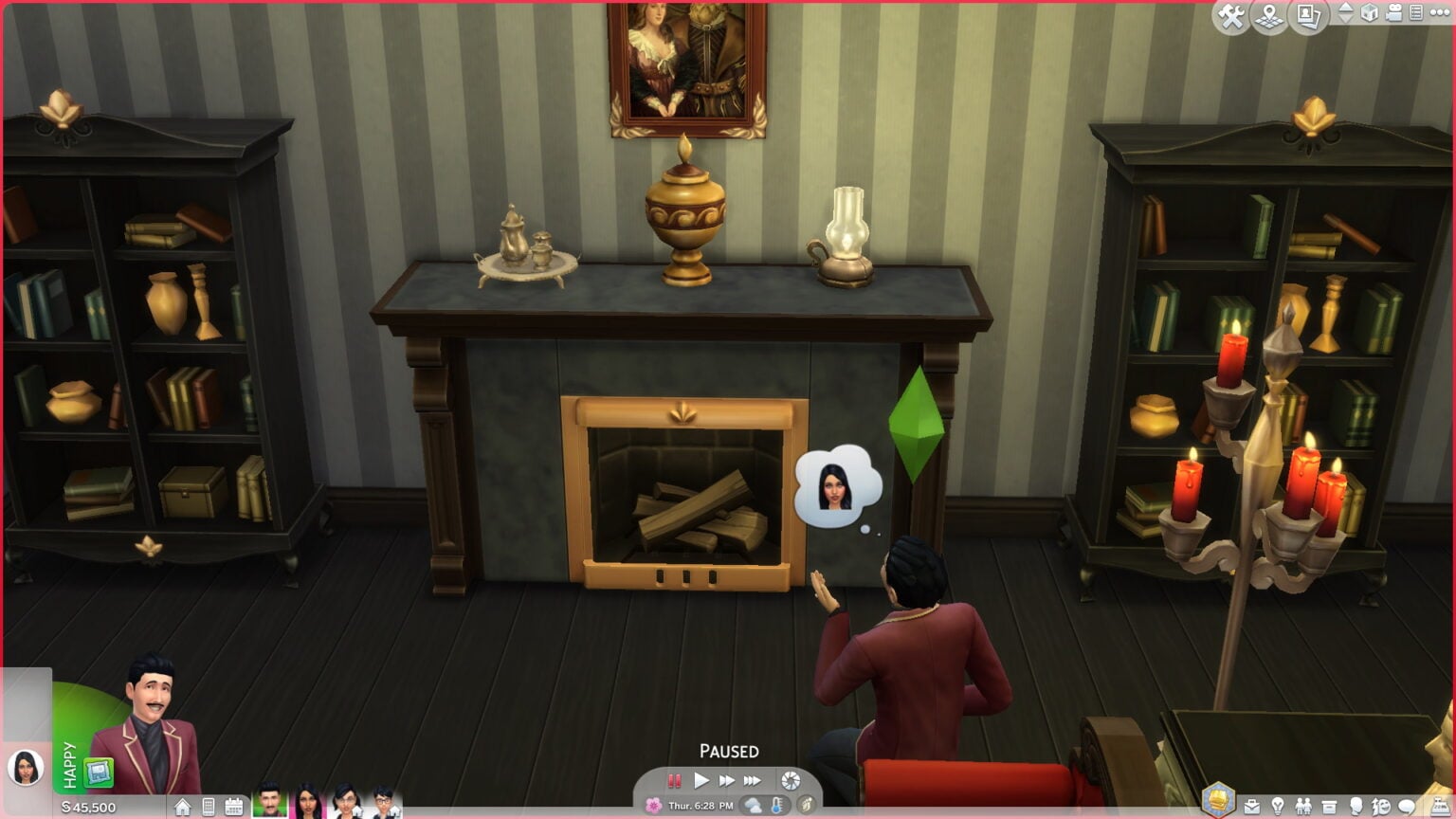
Task: Resume the game with the Play button
Action: click(701, 780)
